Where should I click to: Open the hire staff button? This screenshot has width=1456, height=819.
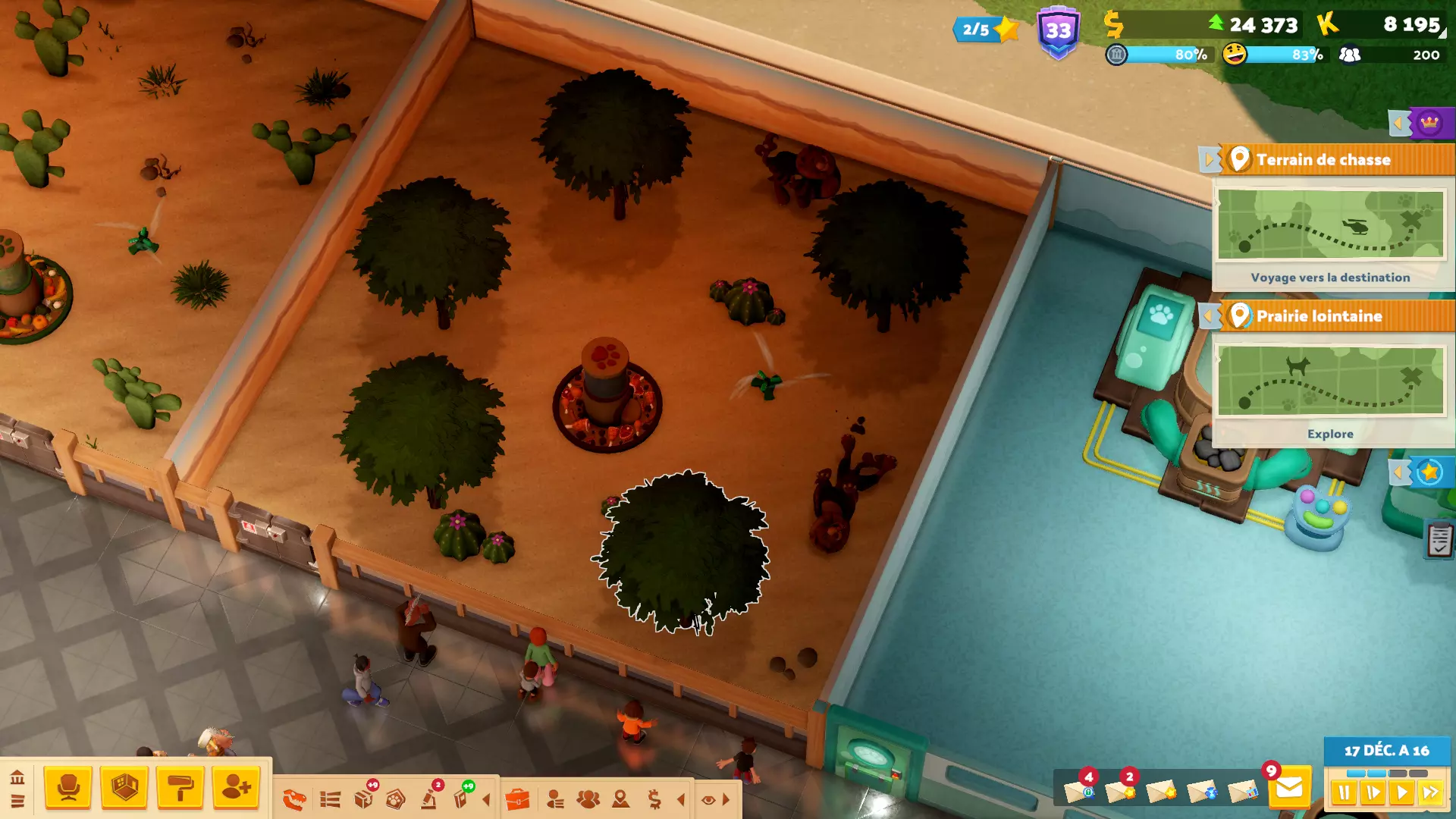(x=237, y=788)
